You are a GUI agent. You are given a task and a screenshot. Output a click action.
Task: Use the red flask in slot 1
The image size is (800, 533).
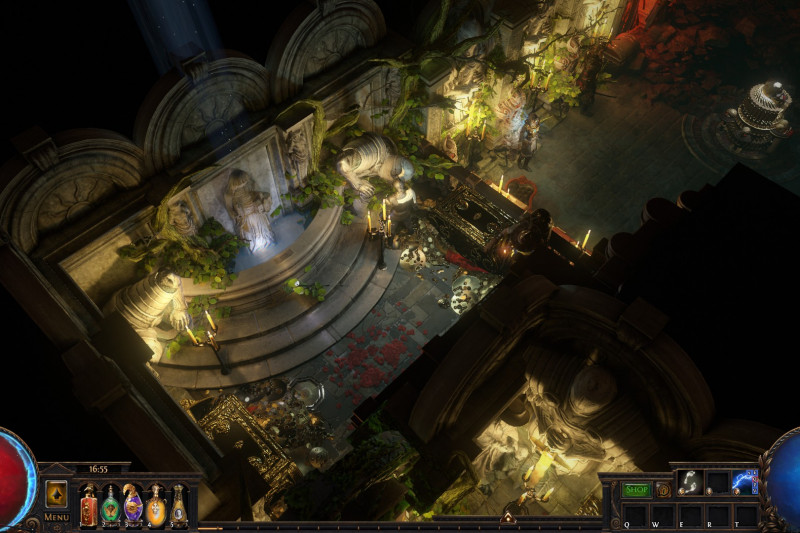(88, 504)
